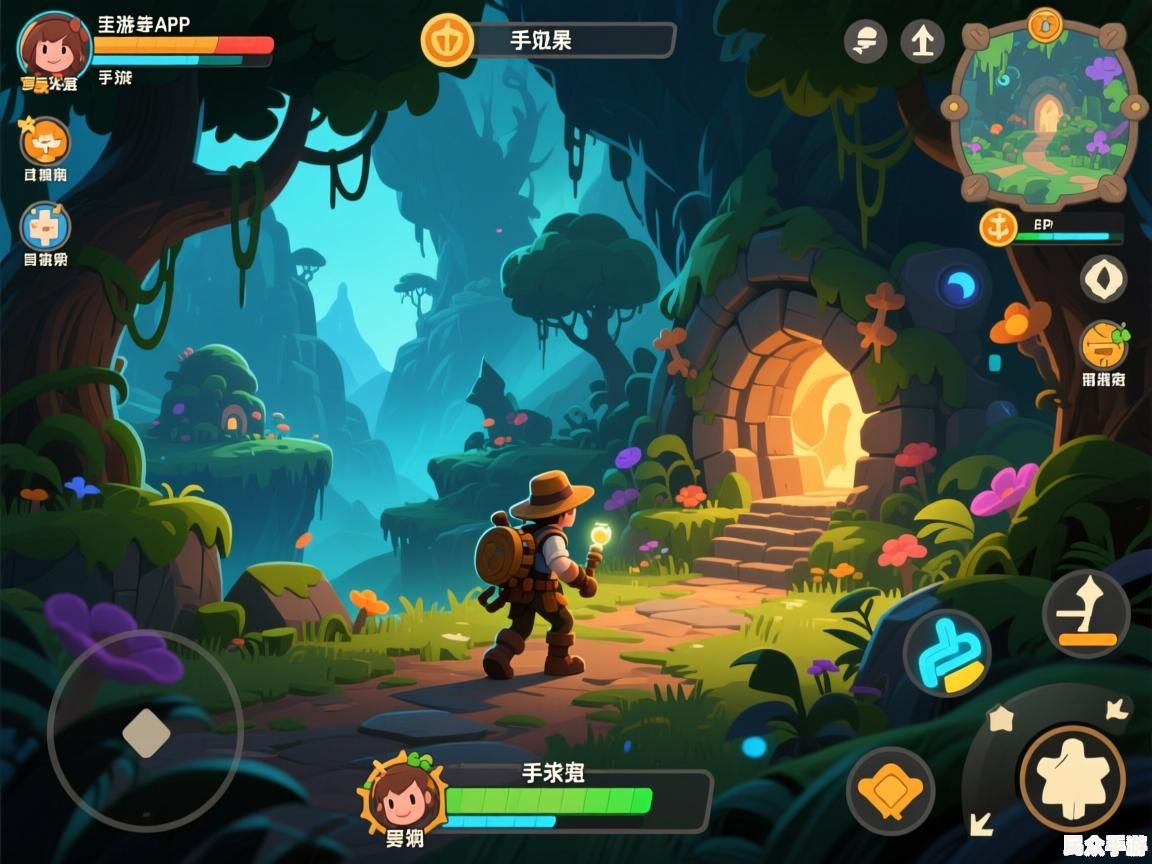Tap the round dark button left of up-arrow
This screenshot has height=864, width=1152.
865,42
